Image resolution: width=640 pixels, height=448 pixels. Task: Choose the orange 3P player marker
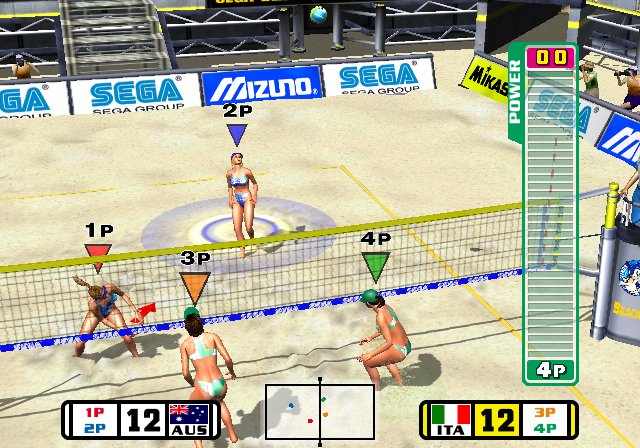(195, 286)
